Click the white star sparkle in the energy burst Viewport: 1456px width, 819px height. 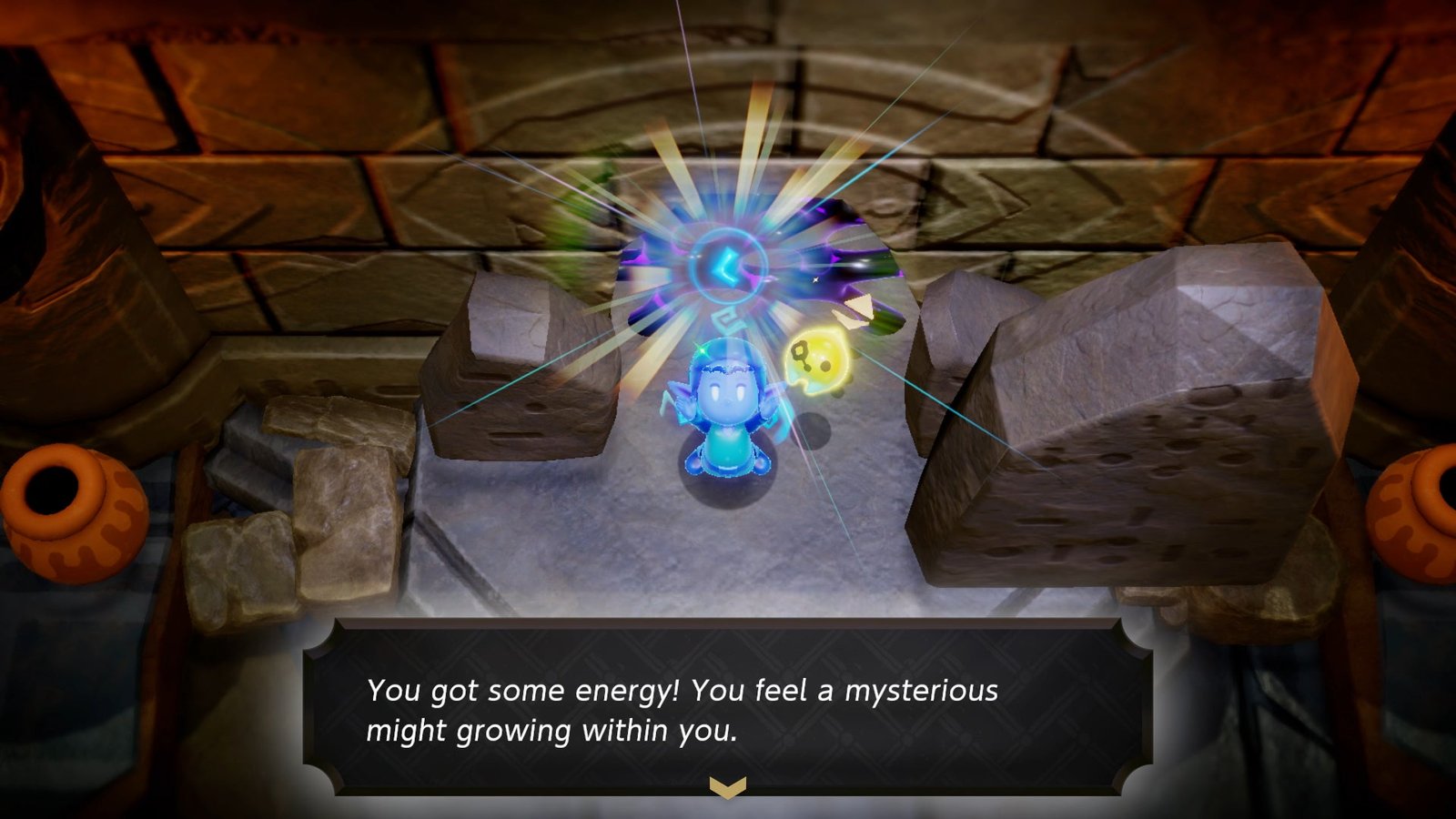coord(815,279)
